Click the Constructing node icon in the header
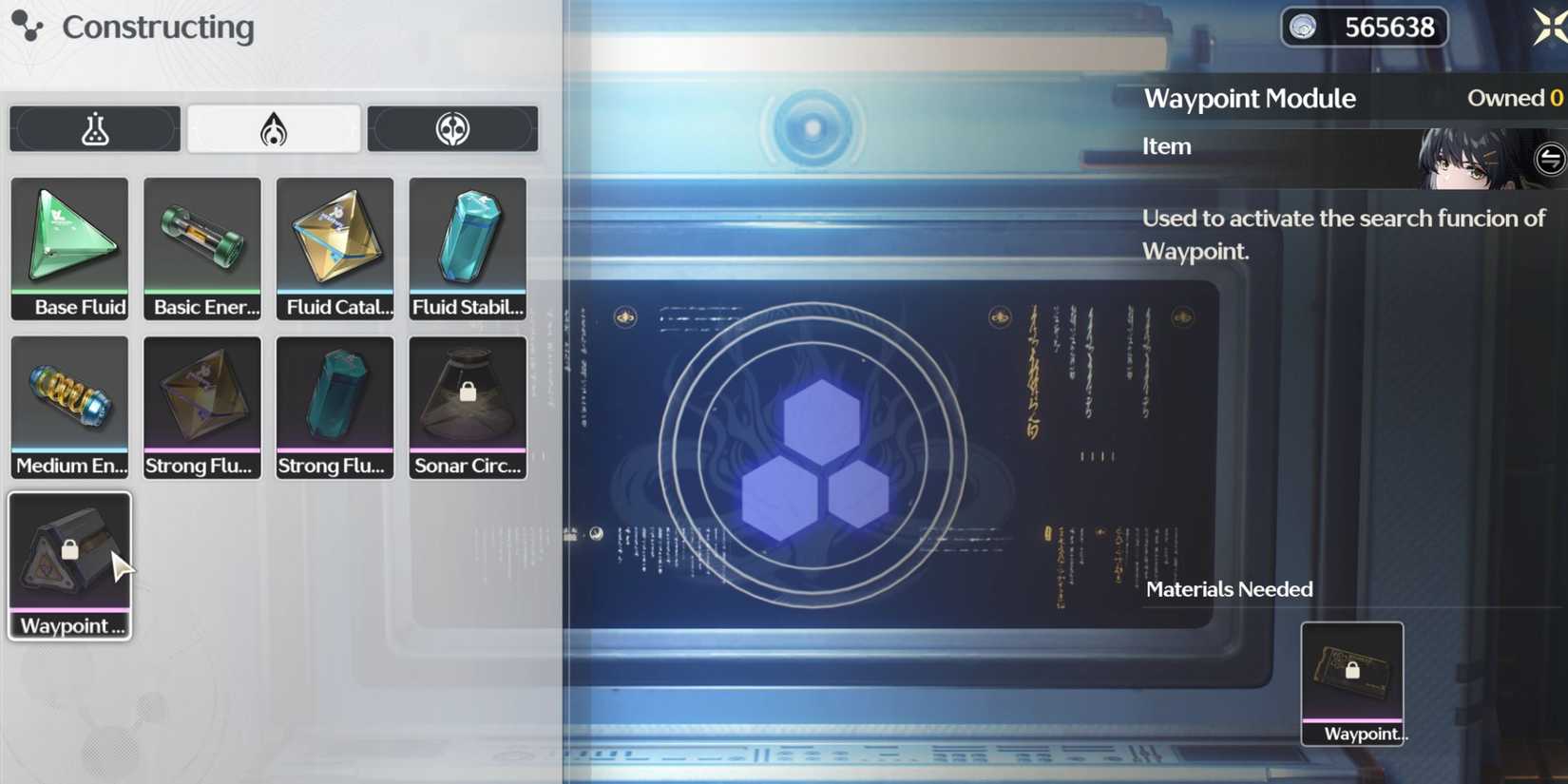 pos(26,27)
